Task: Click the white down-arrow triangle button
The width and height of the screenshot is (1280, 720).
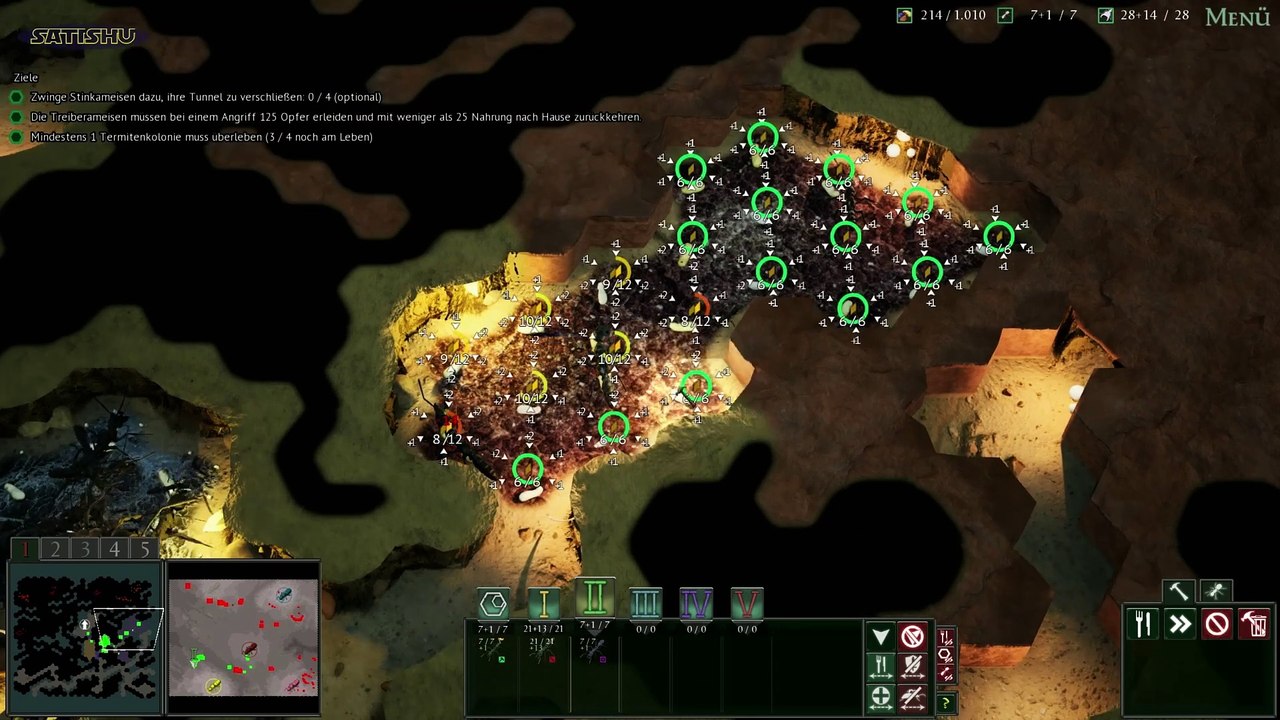Action: (x=880, y=637)
